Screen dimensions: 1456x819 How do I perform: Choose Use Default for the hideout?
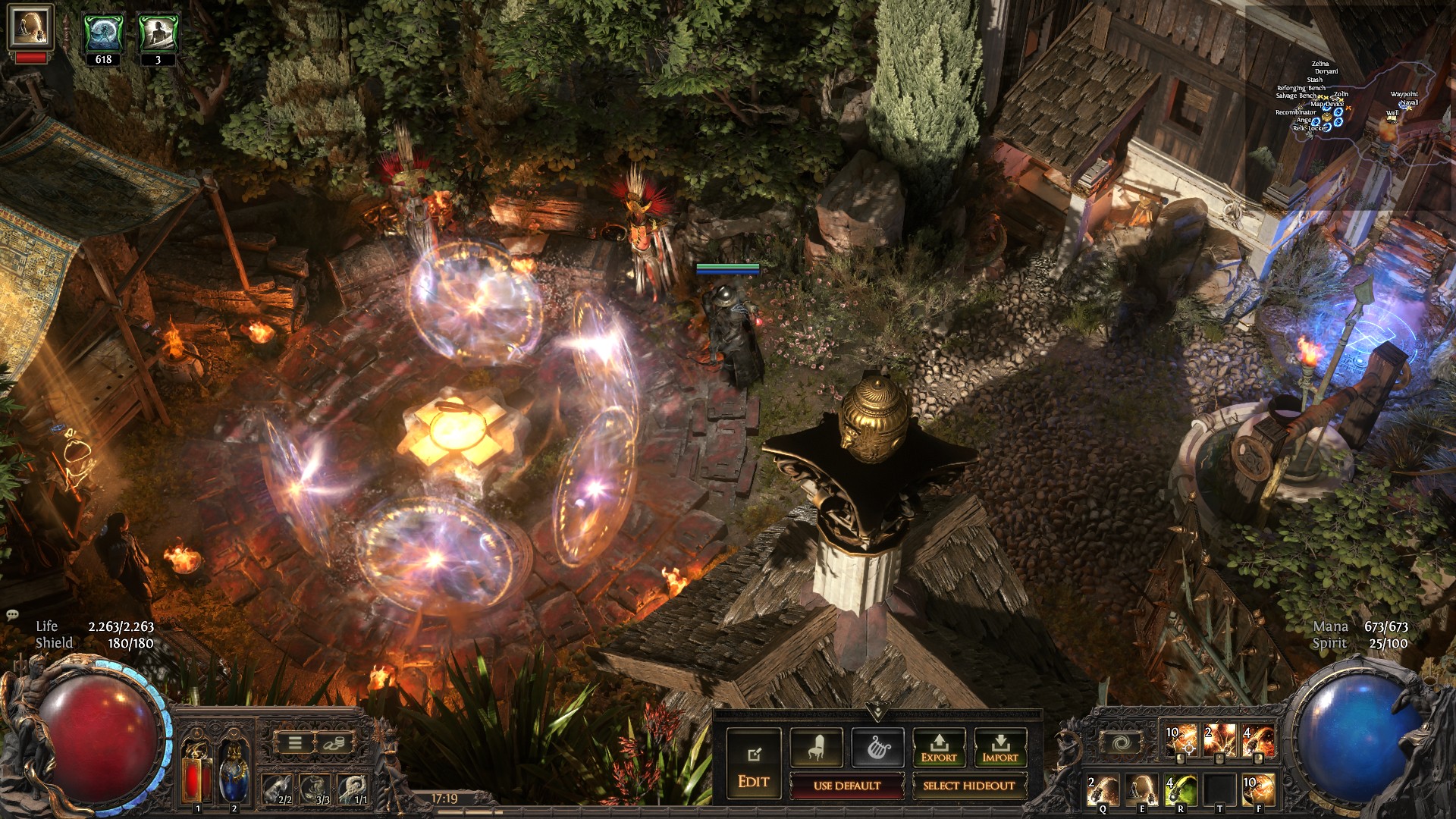click(846, 786)
